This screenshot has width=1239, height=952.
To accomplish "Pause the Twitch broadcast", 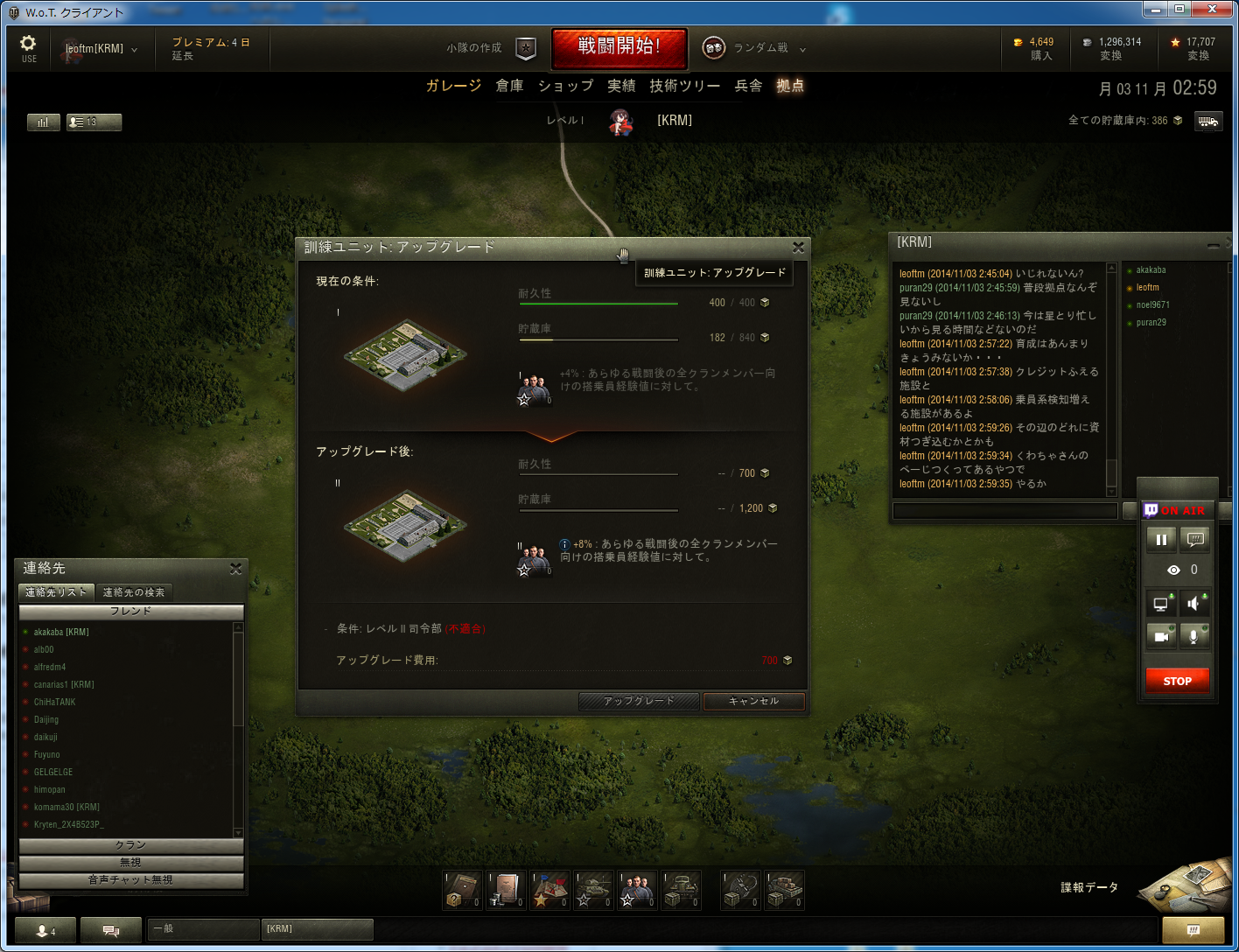I will tap(1161, 540).
